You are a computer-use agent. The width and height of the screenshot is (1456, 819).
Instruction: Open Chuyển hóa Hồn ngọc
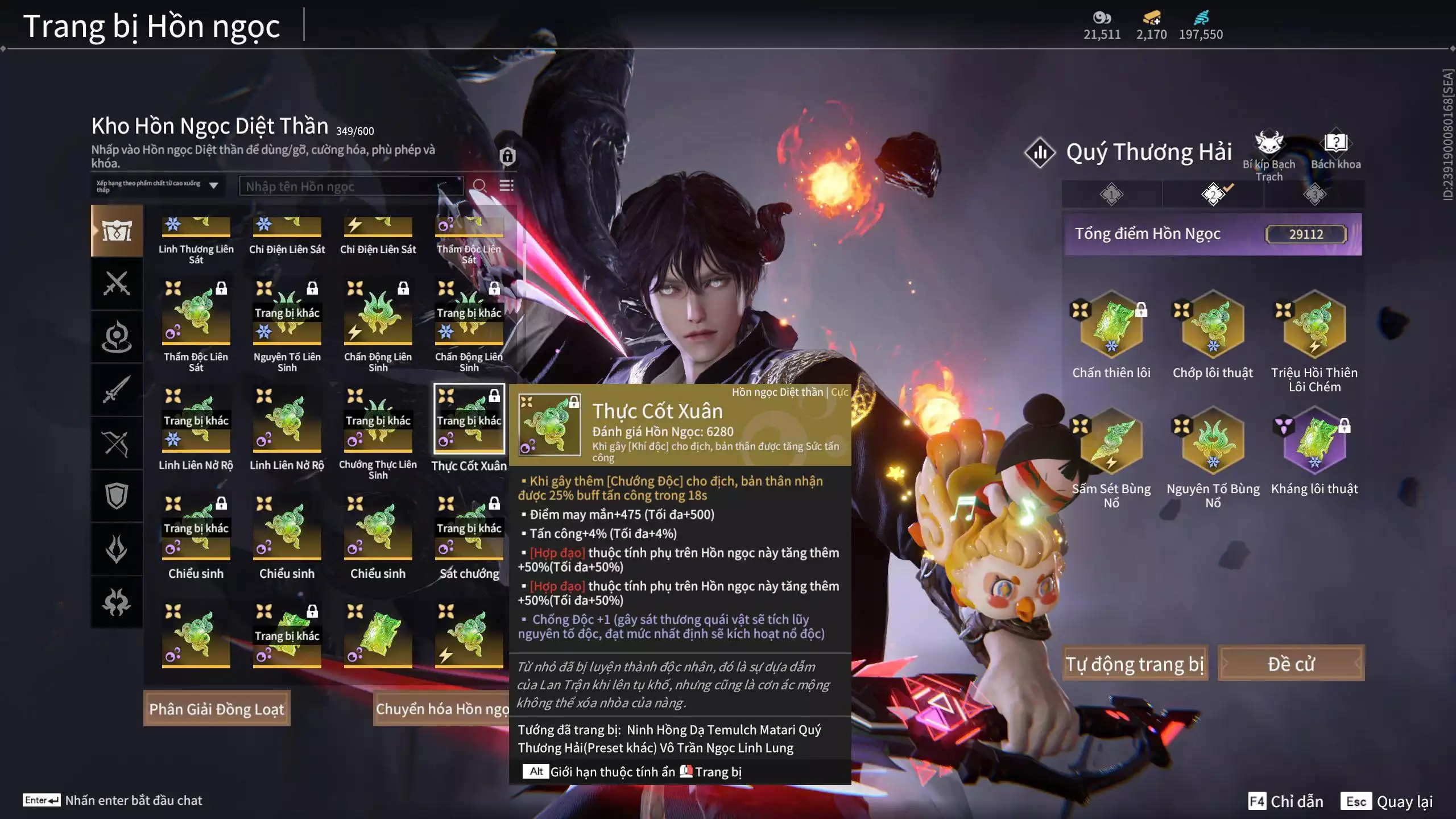tap(441, 709)
